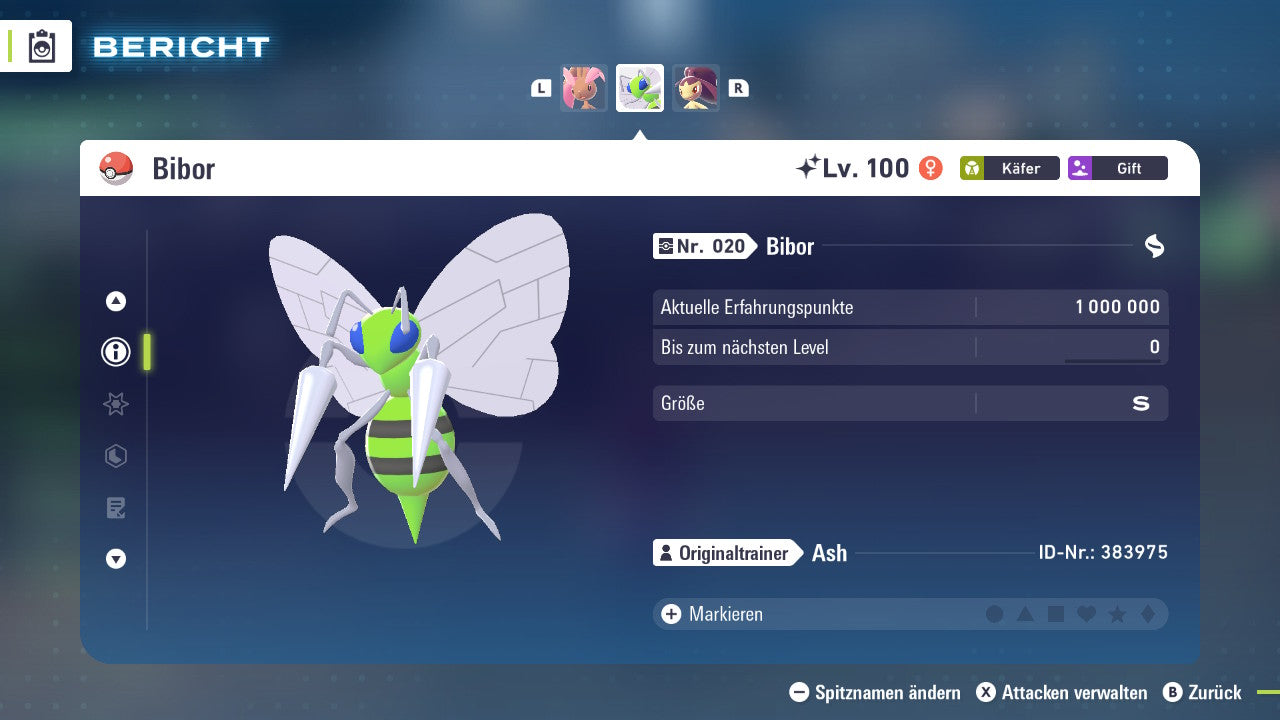Select the female gender symbol
Screen dimensions: 1280x720
point(930,168)
